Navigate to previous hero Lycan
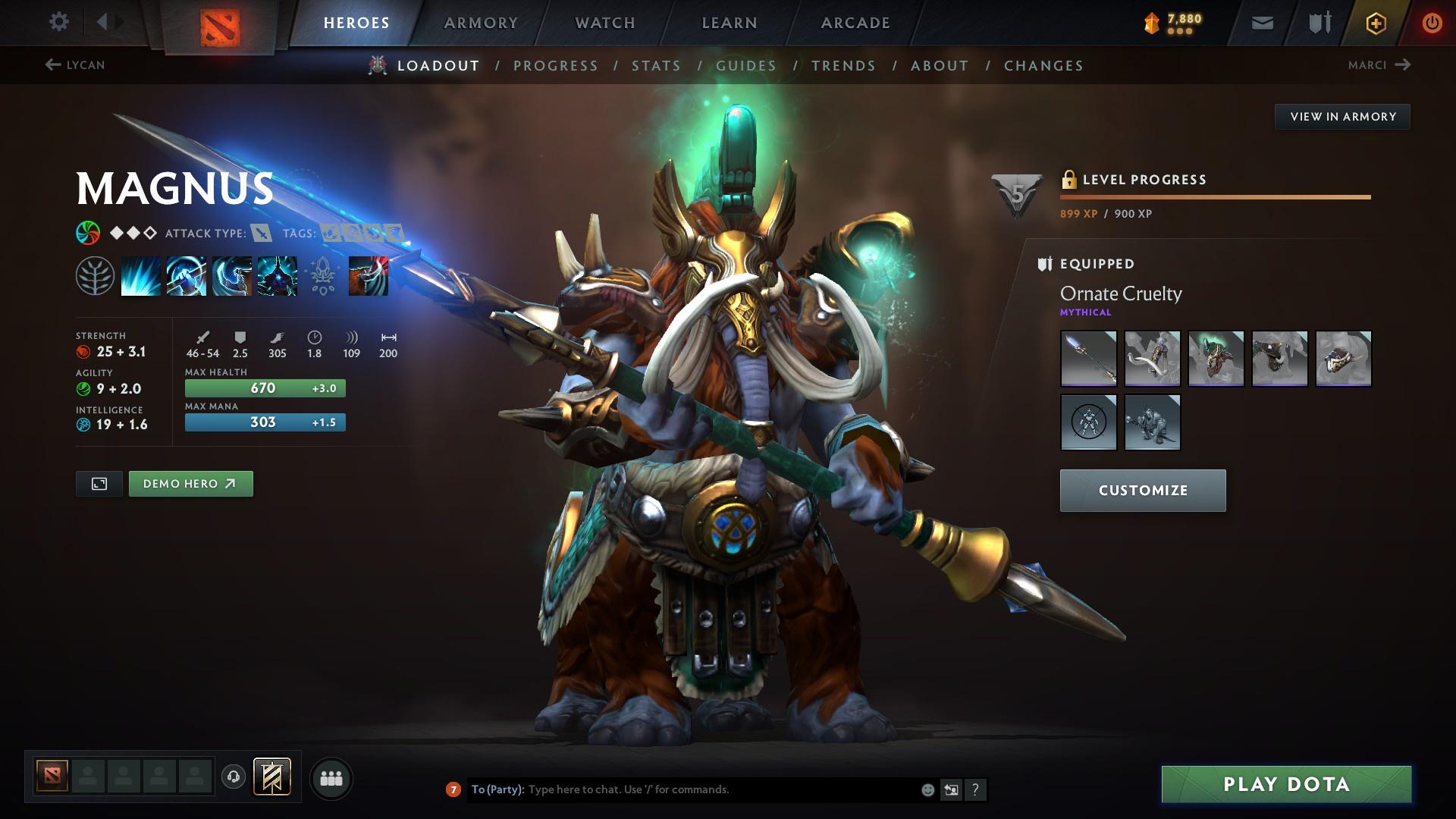1456x819 pixels. tap(75, 65)
